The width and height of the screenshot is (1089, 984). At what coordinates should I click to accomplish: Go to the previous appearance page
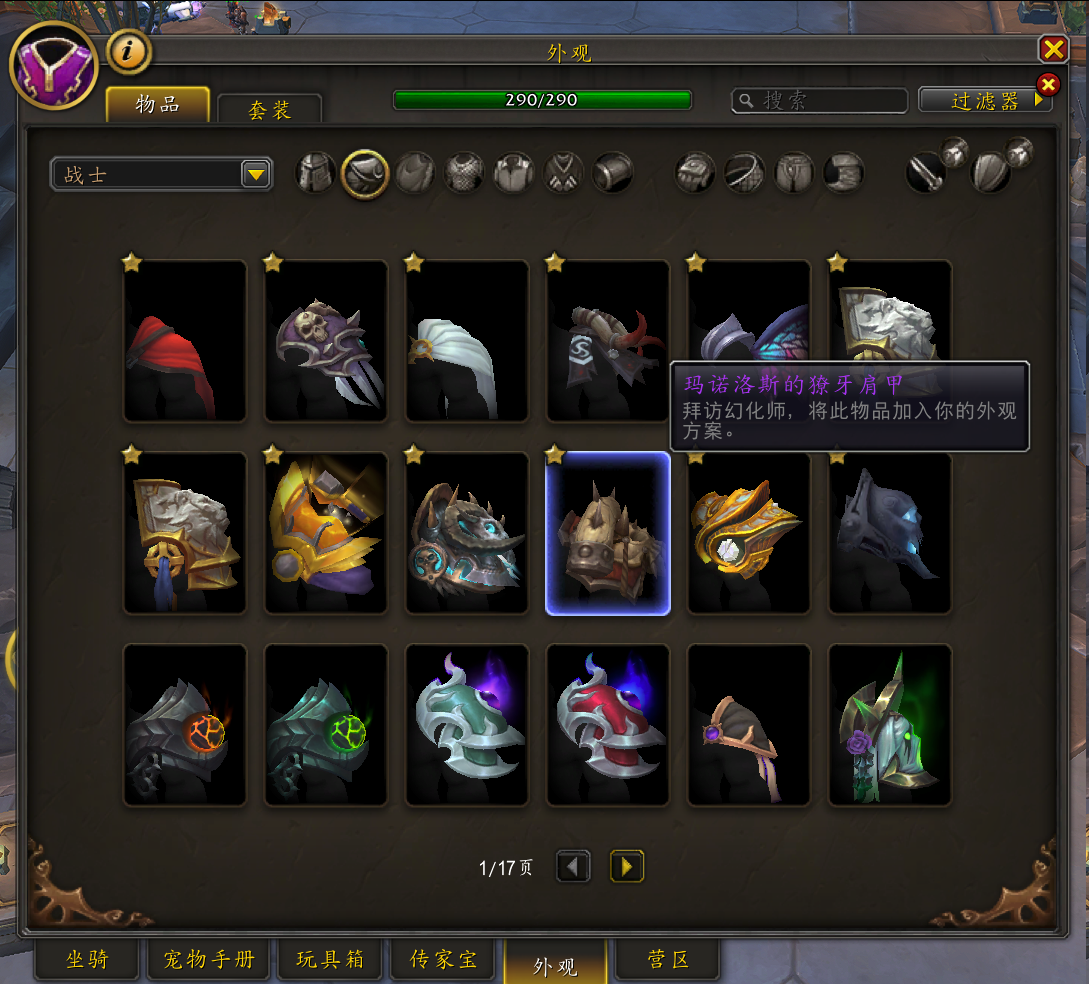(x=573, y=867)
